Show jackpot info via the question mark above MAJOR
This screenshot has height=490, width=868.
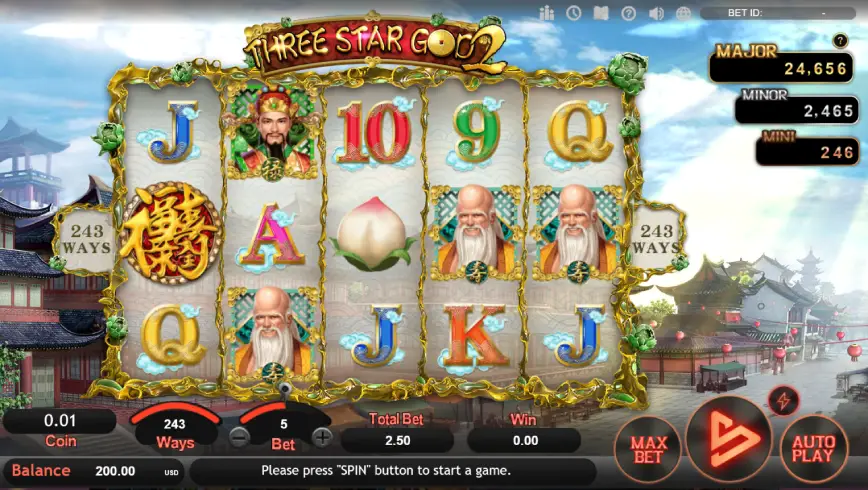pyautogui.click(x=840, y=40)
